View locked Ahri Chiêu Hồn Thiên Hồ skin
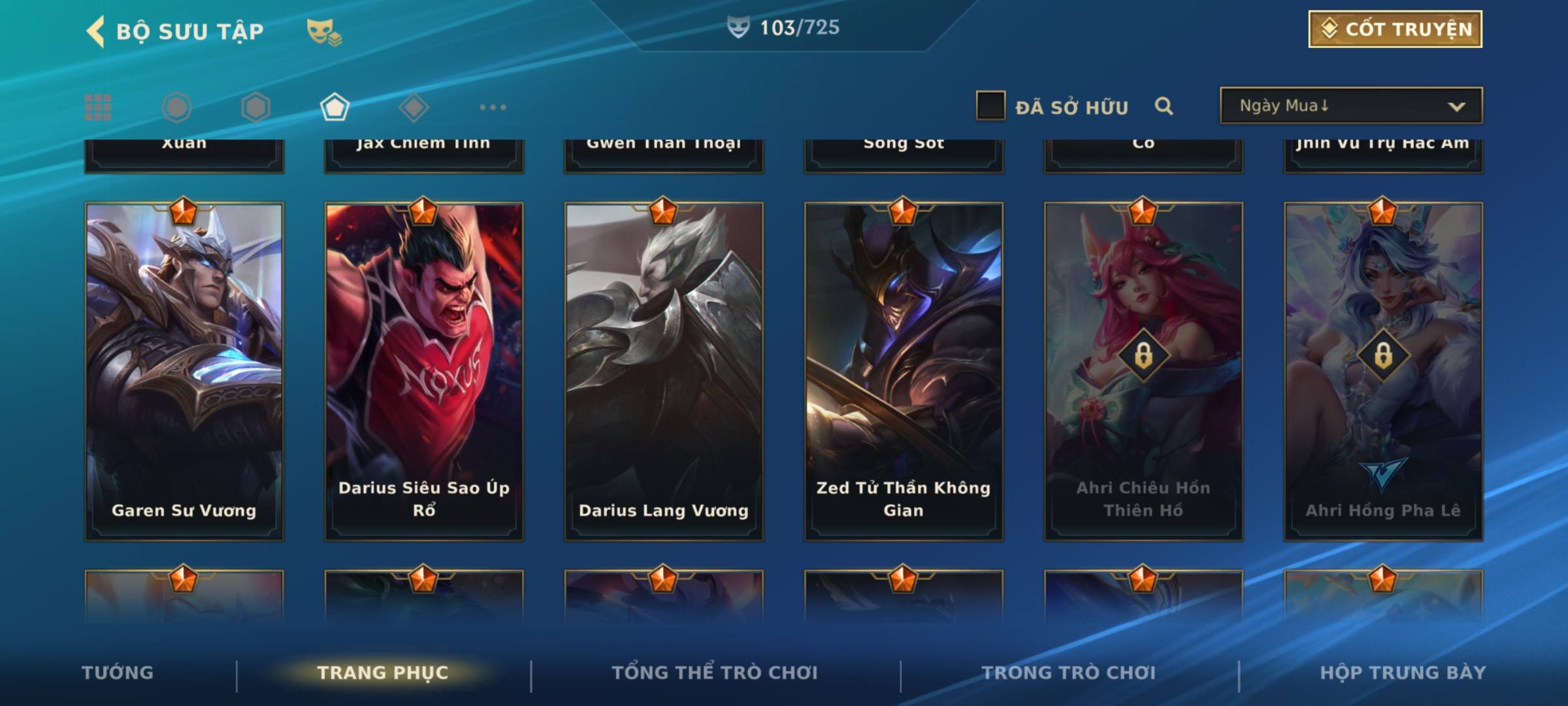1568x706 pixels. [1143, 371]
